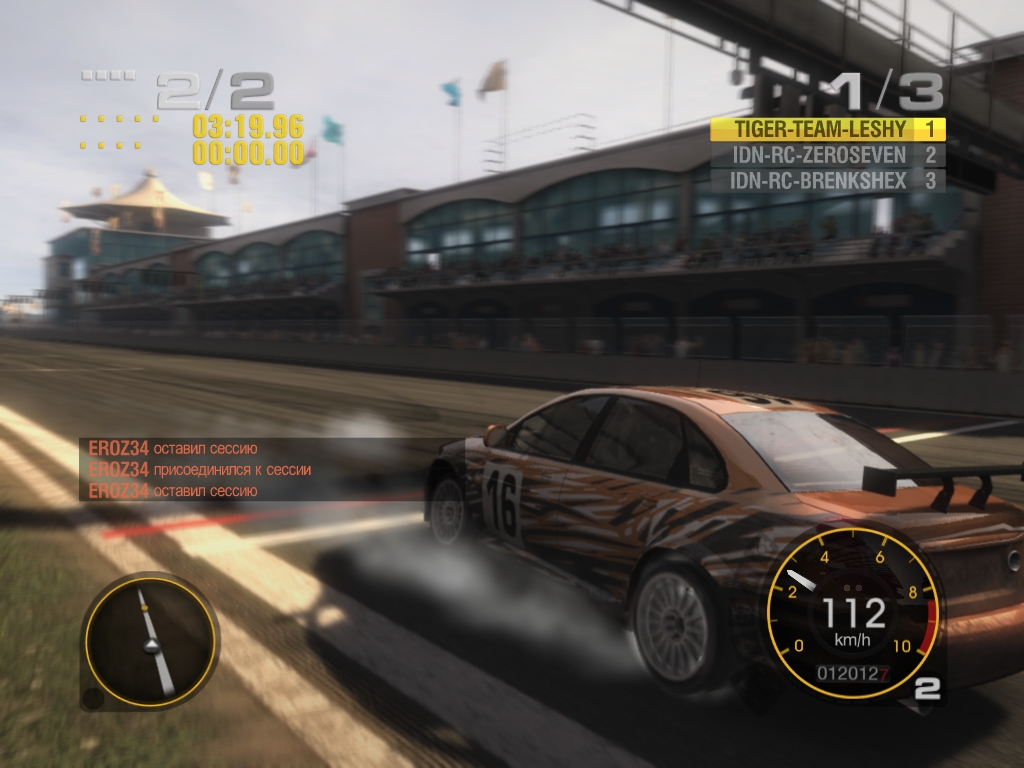Select TIGER-TEAM-LESHY in the standings list
This screenshot has width=1024, height=768.
point(826,129)
